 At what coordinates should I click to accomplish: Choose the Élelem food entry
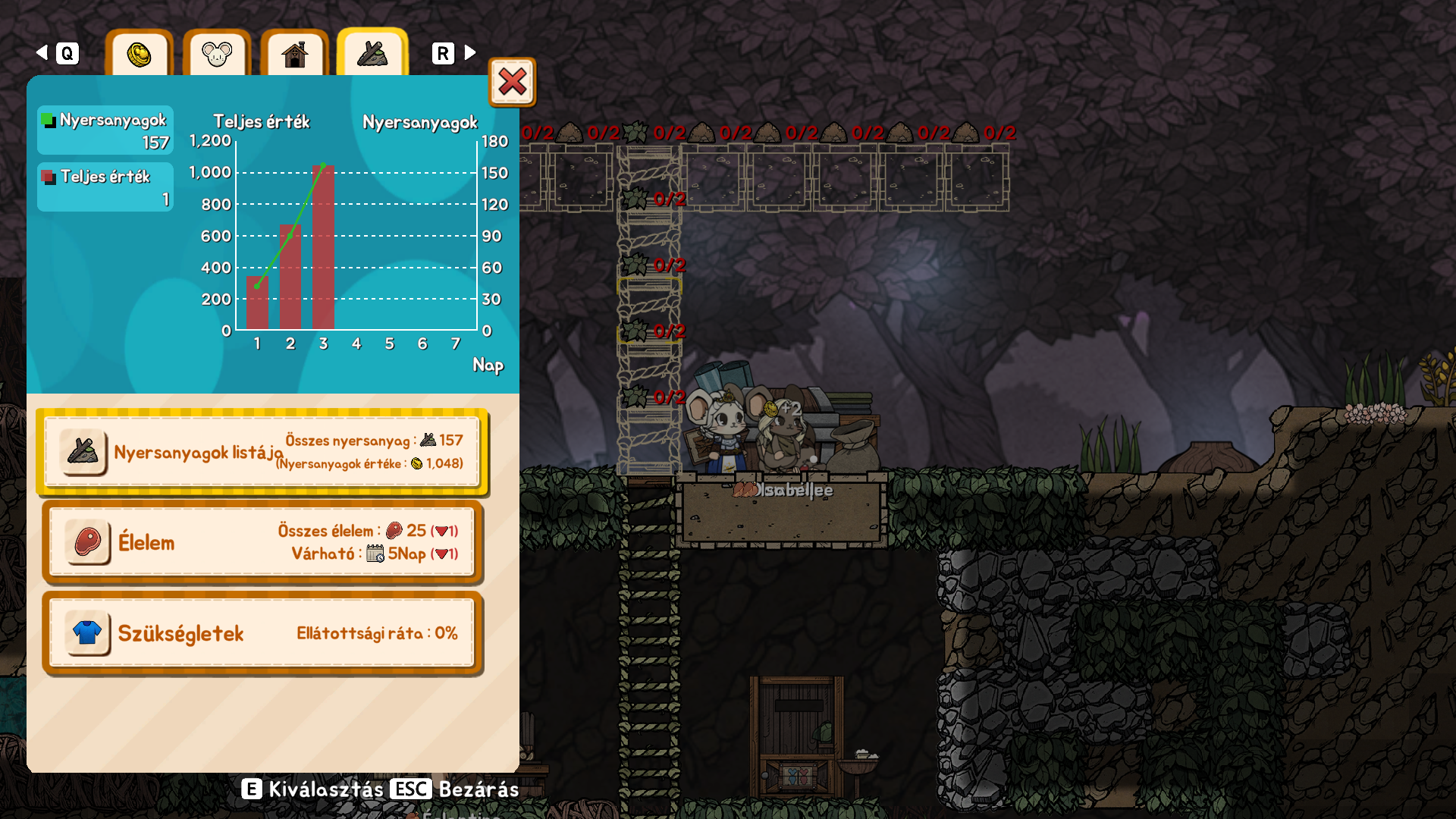tap(262, 542)
